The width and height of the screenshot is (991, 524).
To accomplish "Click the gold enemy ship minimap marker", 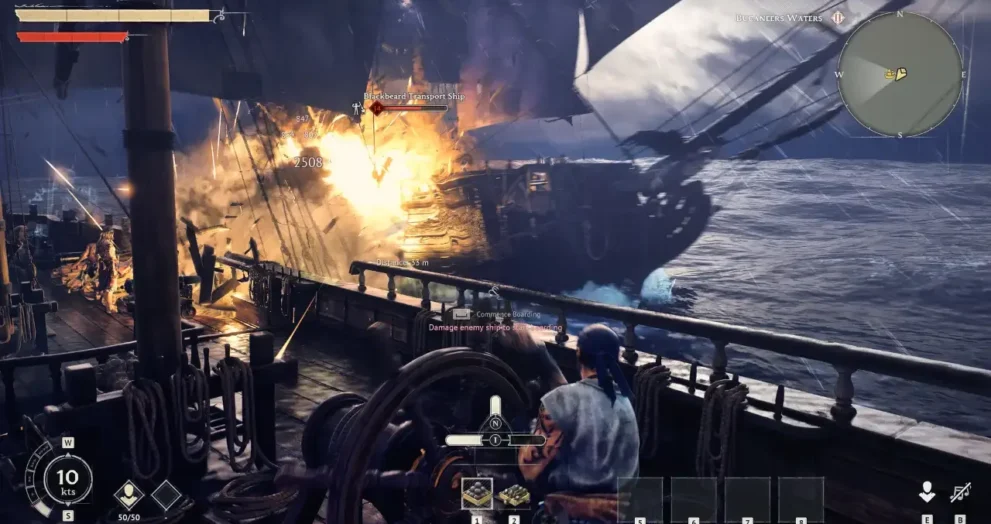I will point(898,74).
